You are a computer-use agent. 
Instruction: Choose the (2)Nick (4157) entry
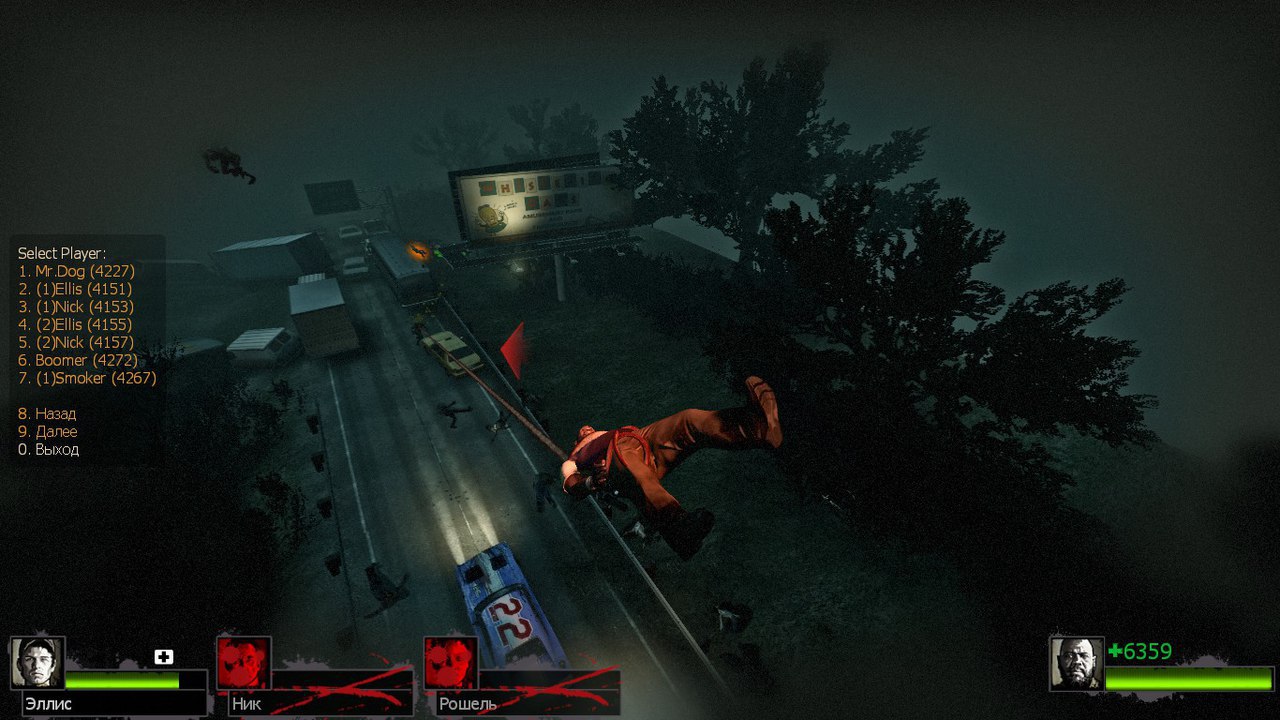[x=76, y=343]
